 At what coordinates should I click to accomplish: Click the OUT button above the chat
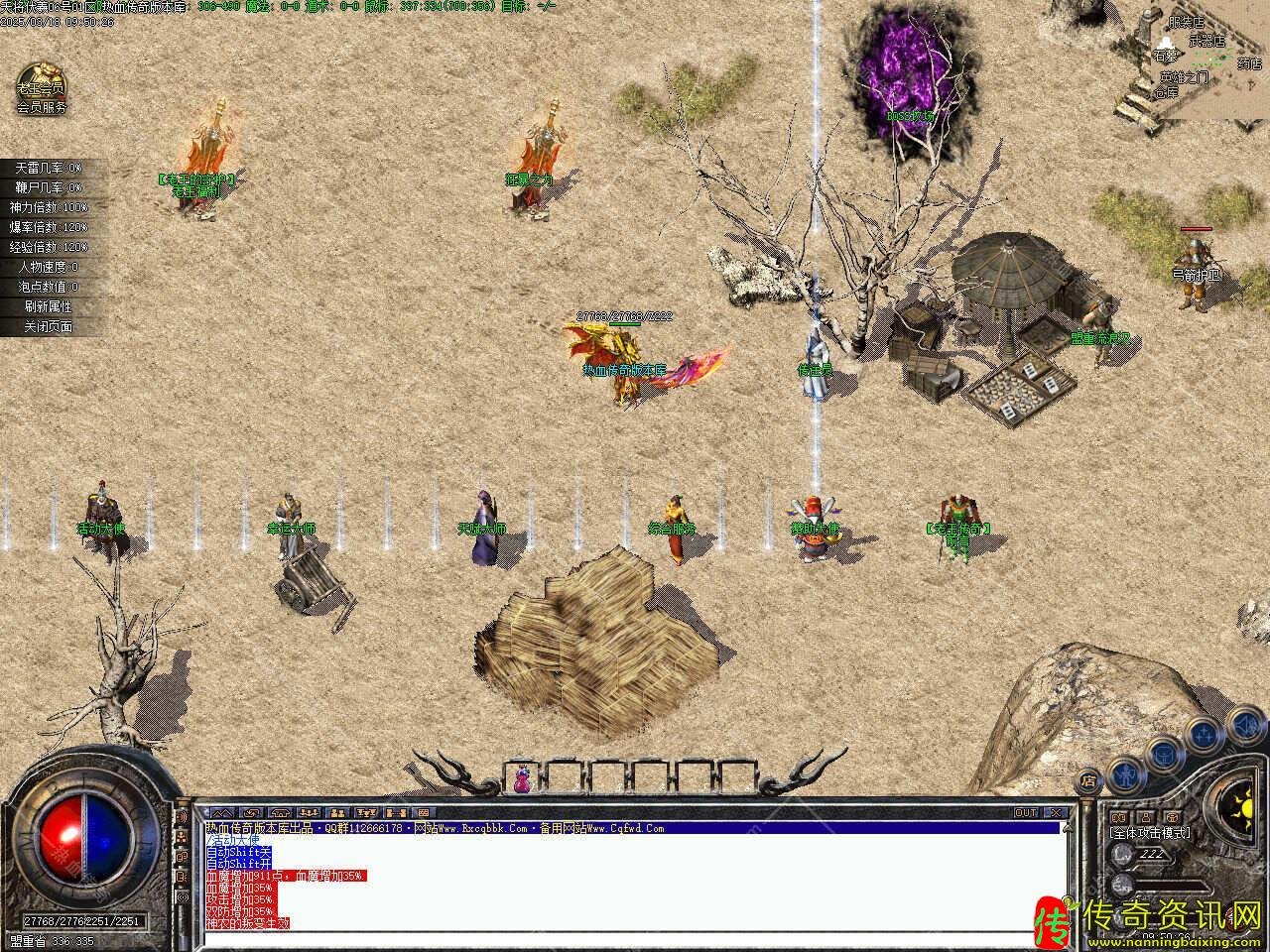pyautogui.click(x=1026, y=813)
